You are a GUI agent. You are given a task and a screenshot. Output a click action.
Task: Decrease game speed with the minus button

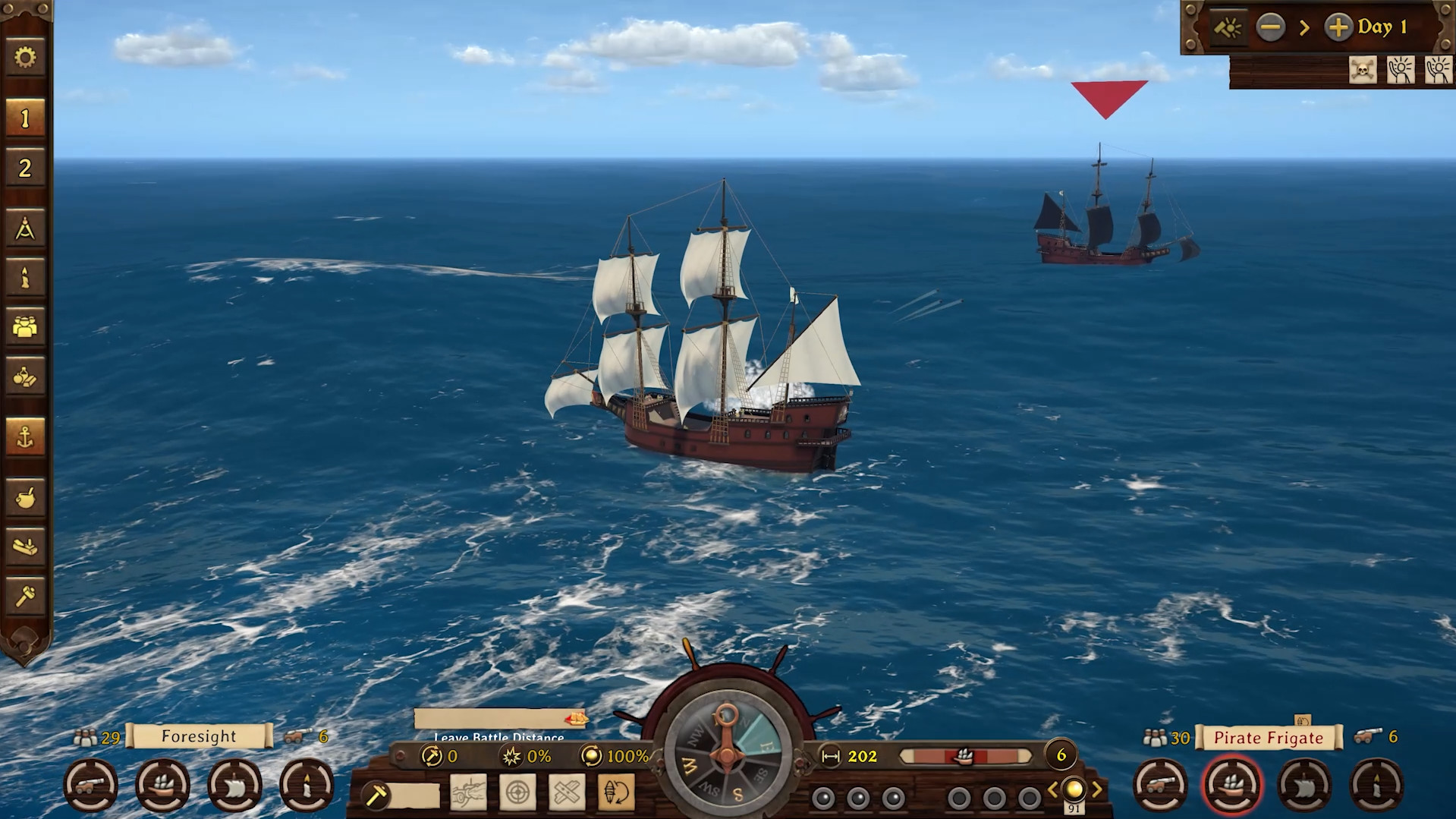click(x=1272, y=27)
